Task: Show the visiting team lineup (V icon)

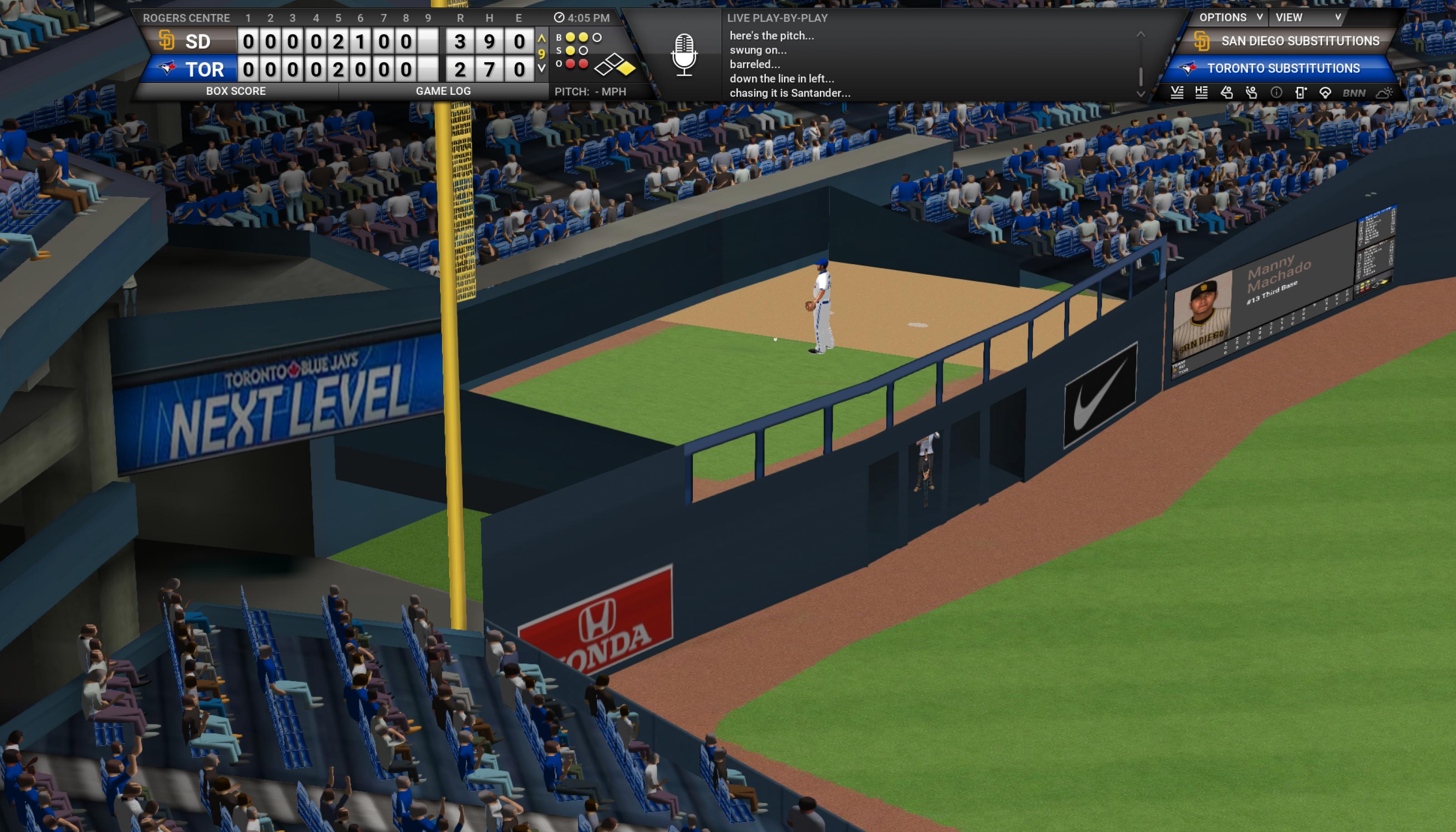Action: [x=1177, y=93]
